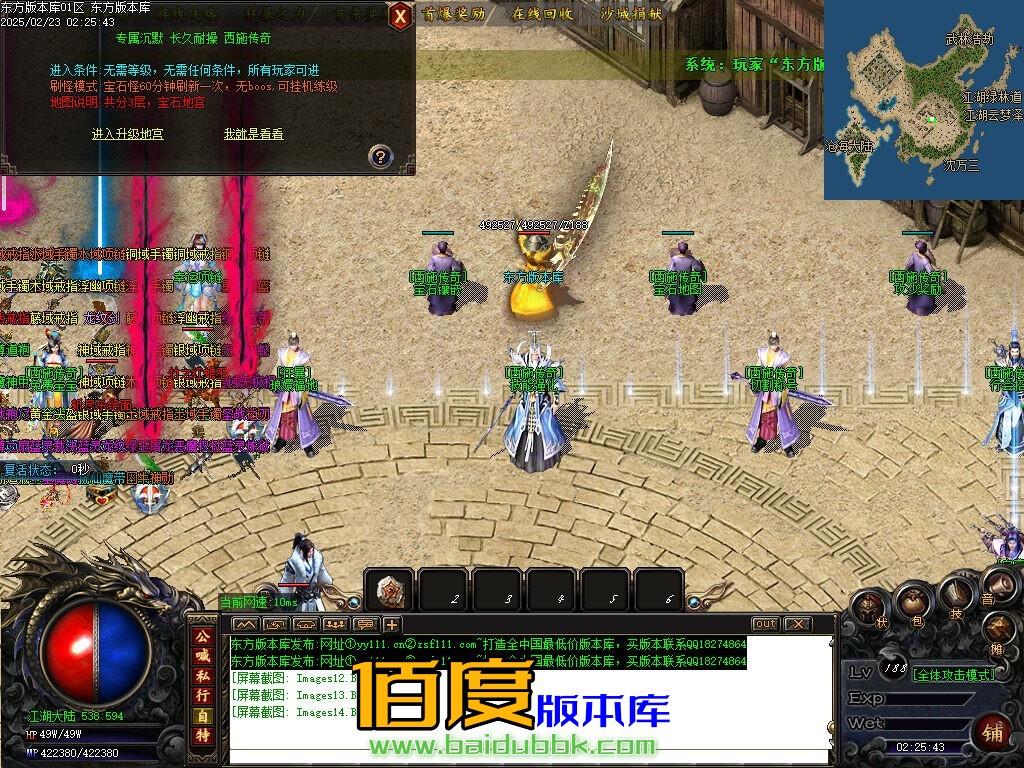This screenshot has height=768, width=1024.
Task: Close the dungeon info dialog with the X
Action: pos(399,16)
